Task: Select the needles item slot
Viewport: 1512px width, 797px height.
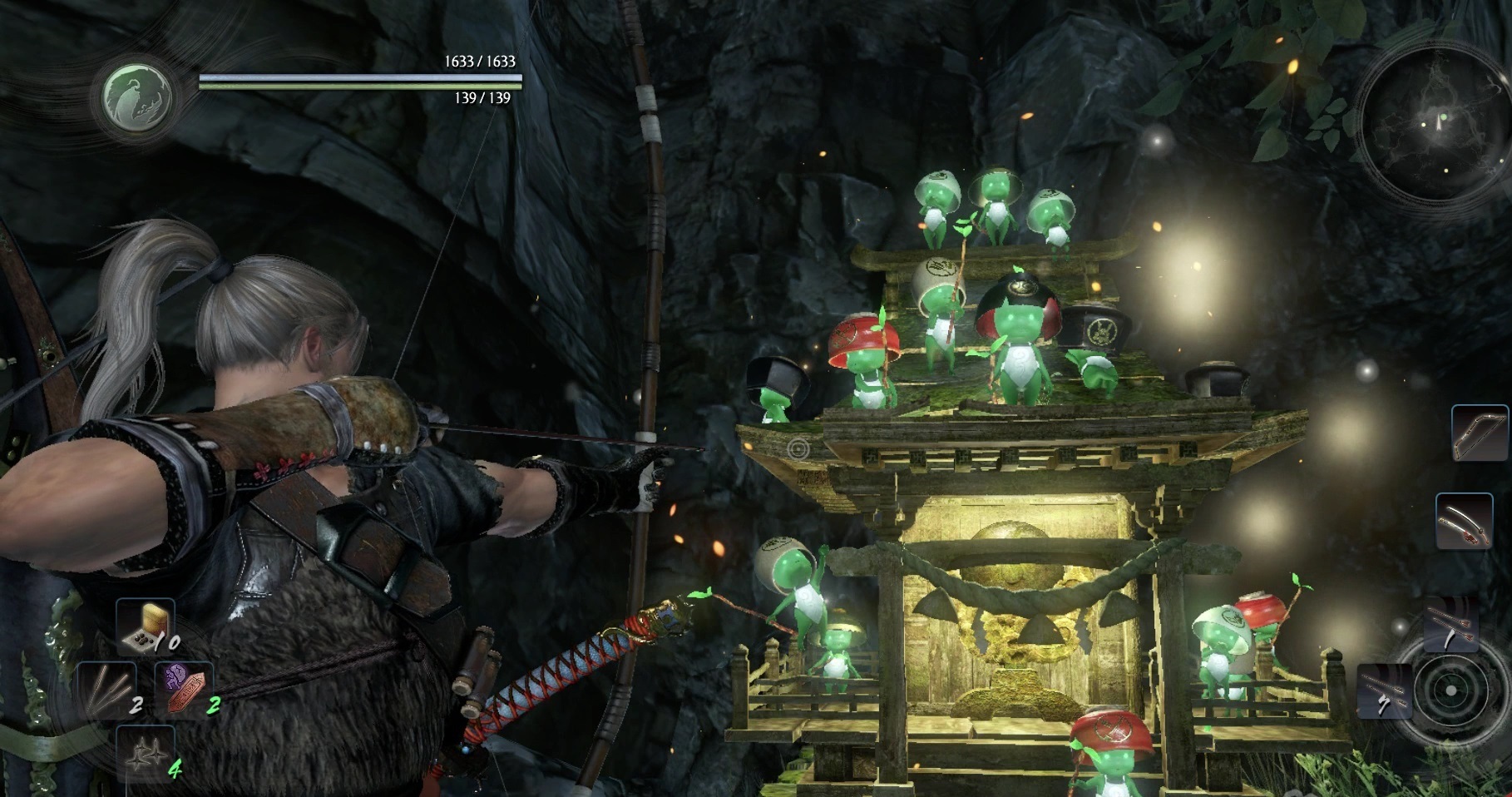Action: (x=107, y=691)
